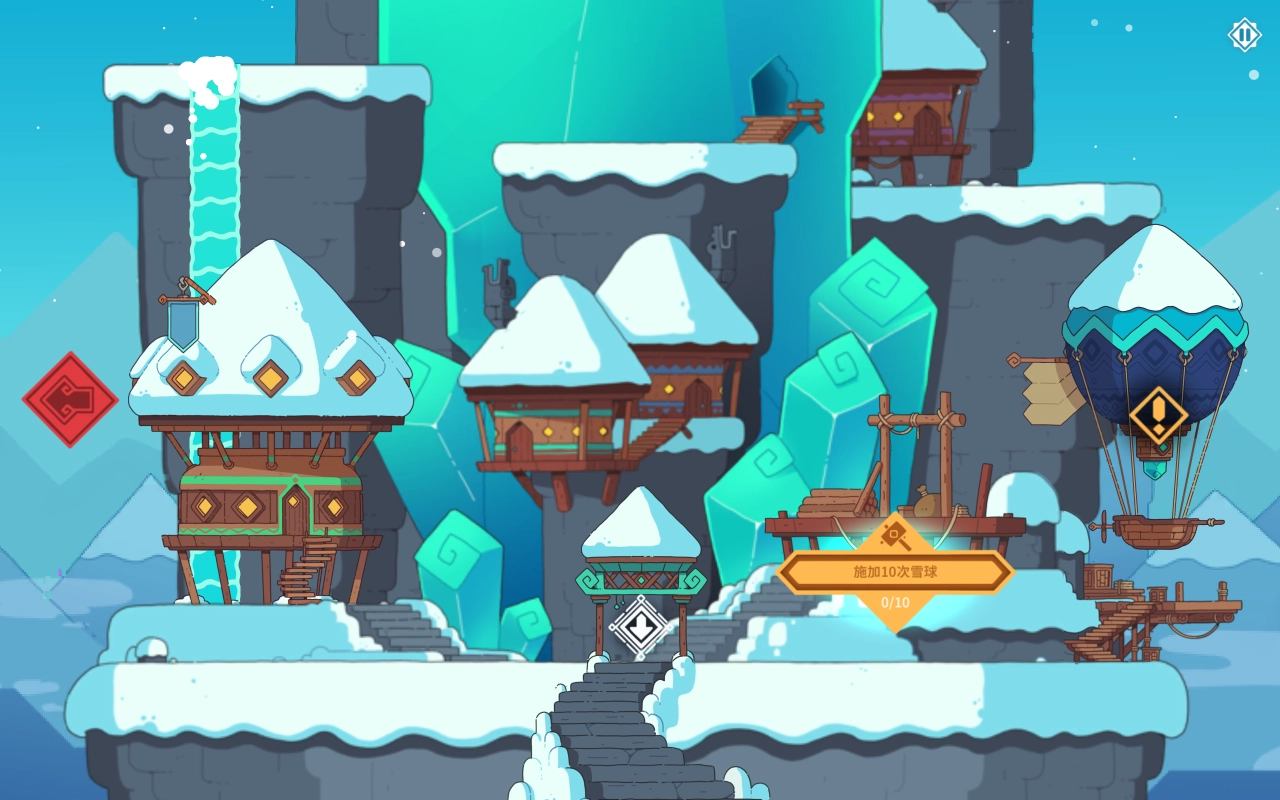Click the hammer icon above the quest banner
The image size is (1280, 800).
click(x=895, y=533)
